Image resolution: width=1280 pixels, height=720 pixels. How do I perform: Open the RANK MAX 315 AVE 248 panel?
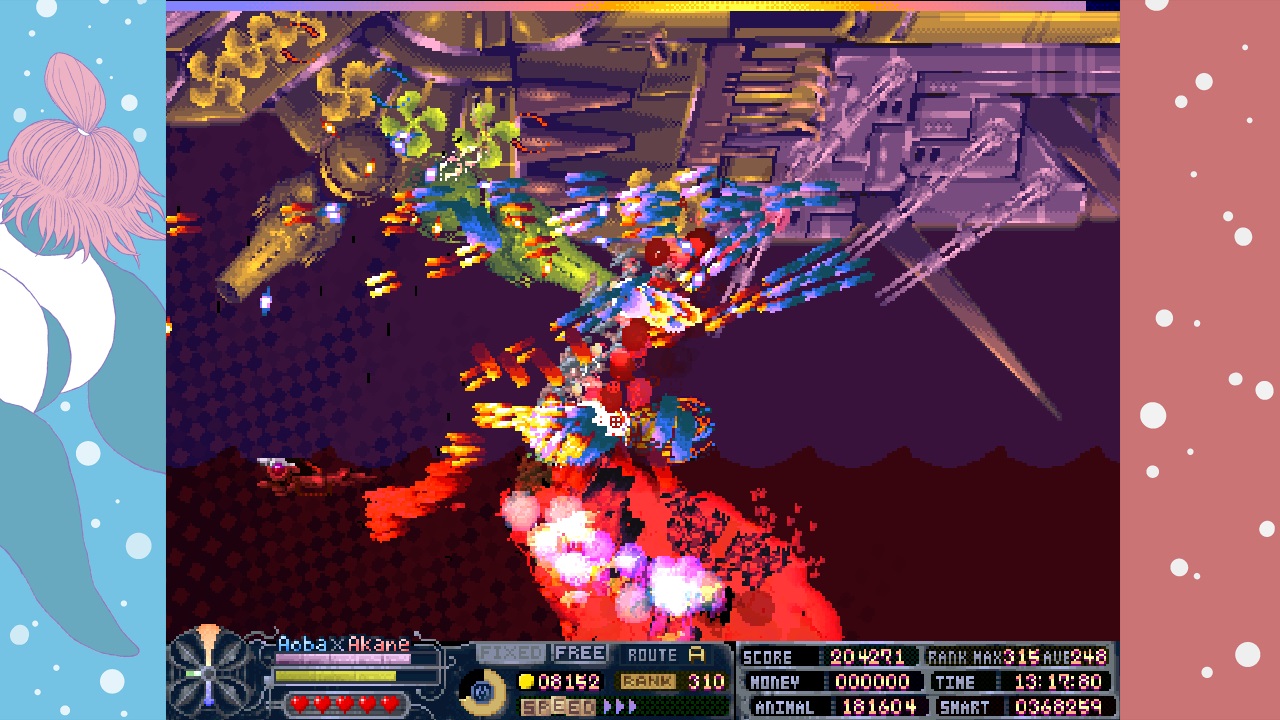1015,658
